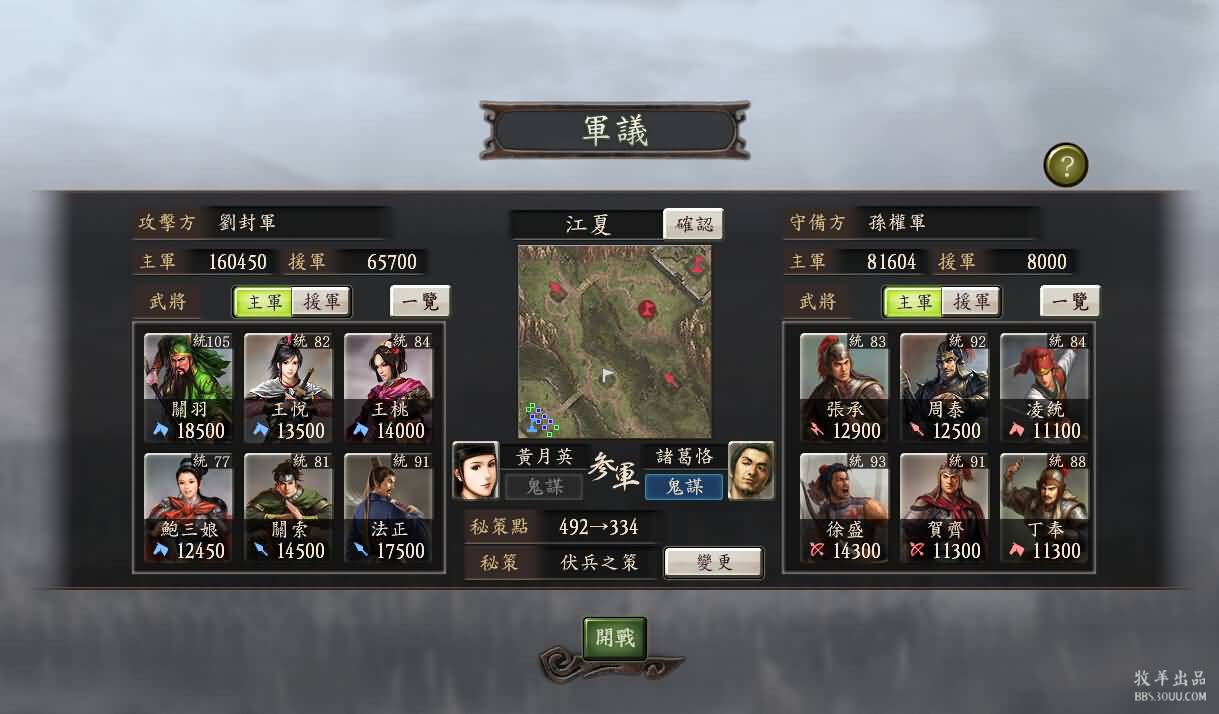Viewport: 1219px width, 714px height.
Task: Confirm the 江夏 battlefield with 確認
Action: pos(693,224)
